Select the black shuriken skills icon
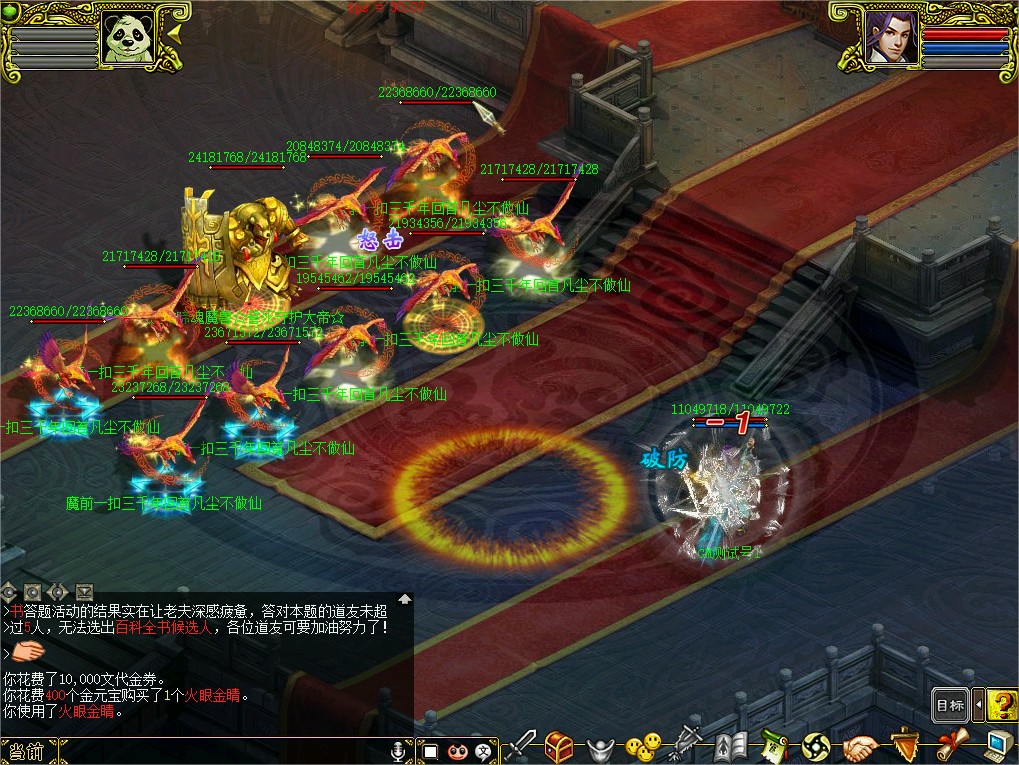Screen dimensions: 1019x765 coord(816,747)
